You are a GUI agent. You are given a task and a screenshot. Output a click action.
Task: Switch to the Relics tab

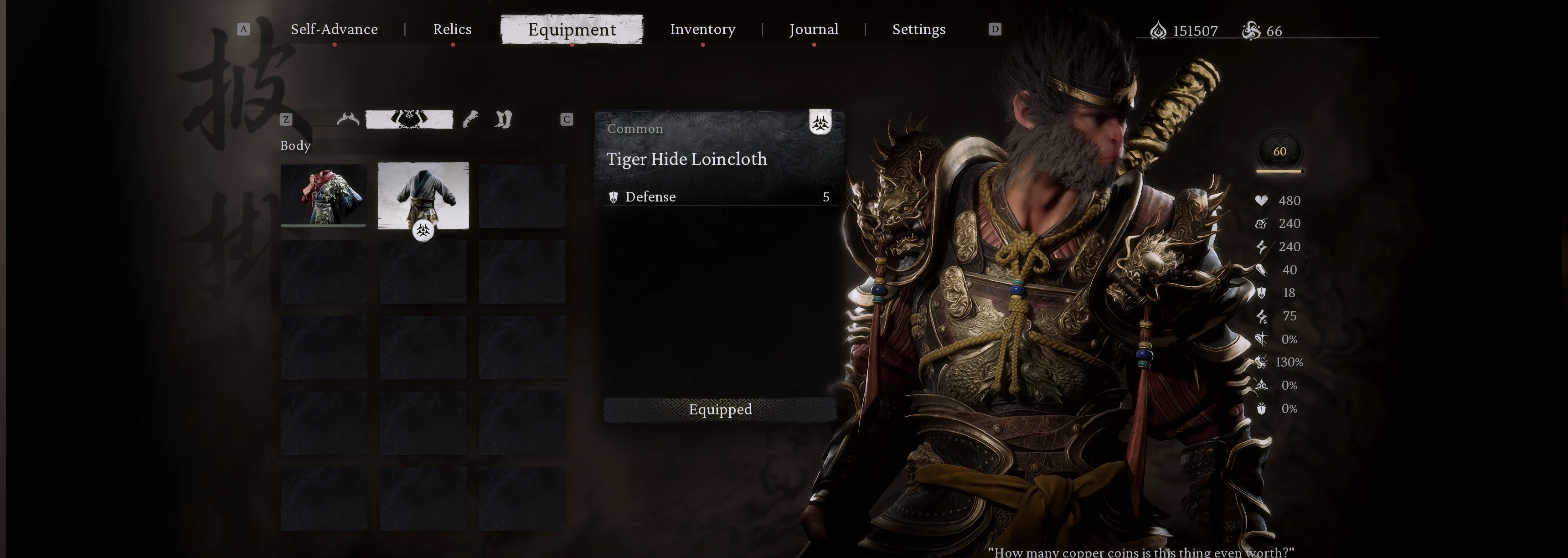pos(452,29)
